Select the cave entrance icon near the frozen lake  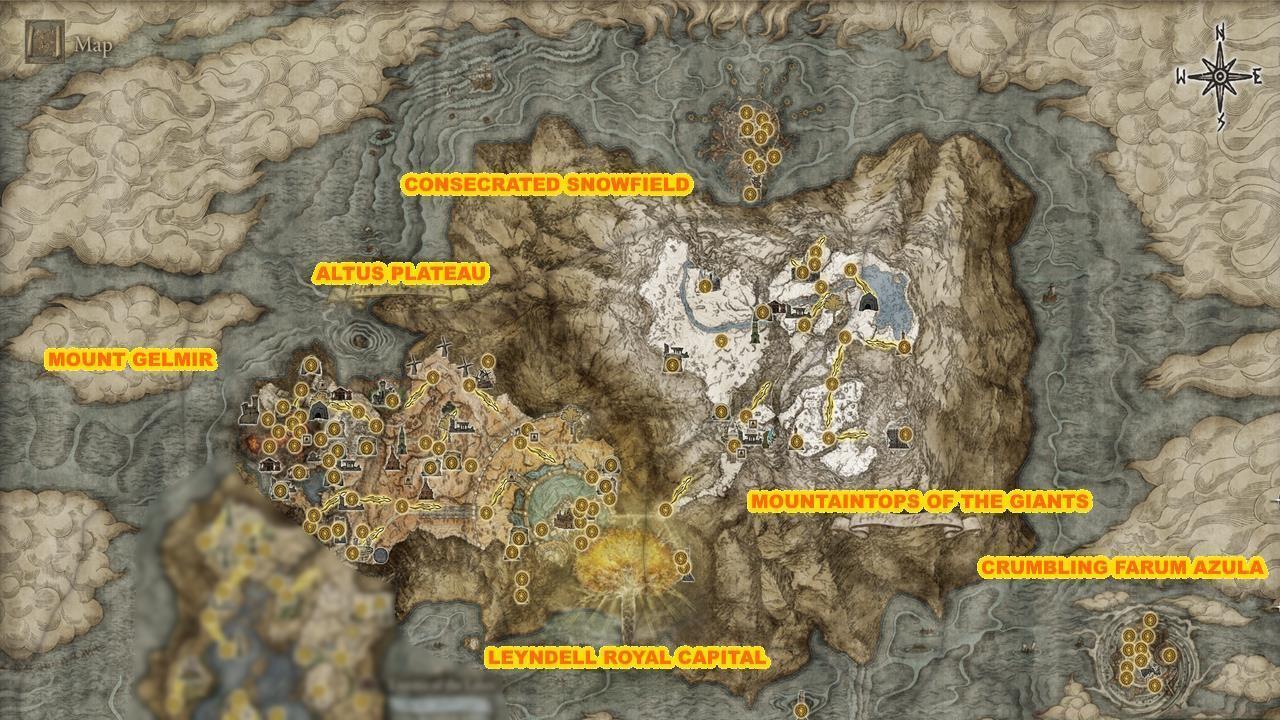pyautogui.click(x=868, y=302)
